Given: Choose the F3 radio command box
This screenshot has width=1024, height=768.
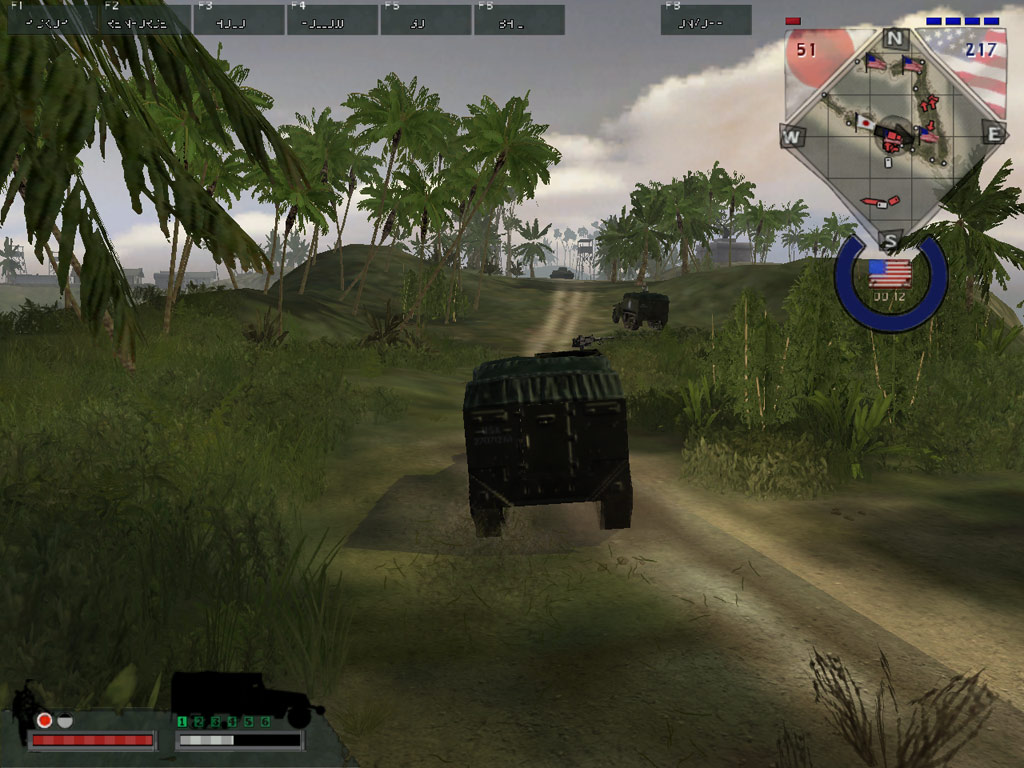Looking at the screenshot, I should point(238,19).
